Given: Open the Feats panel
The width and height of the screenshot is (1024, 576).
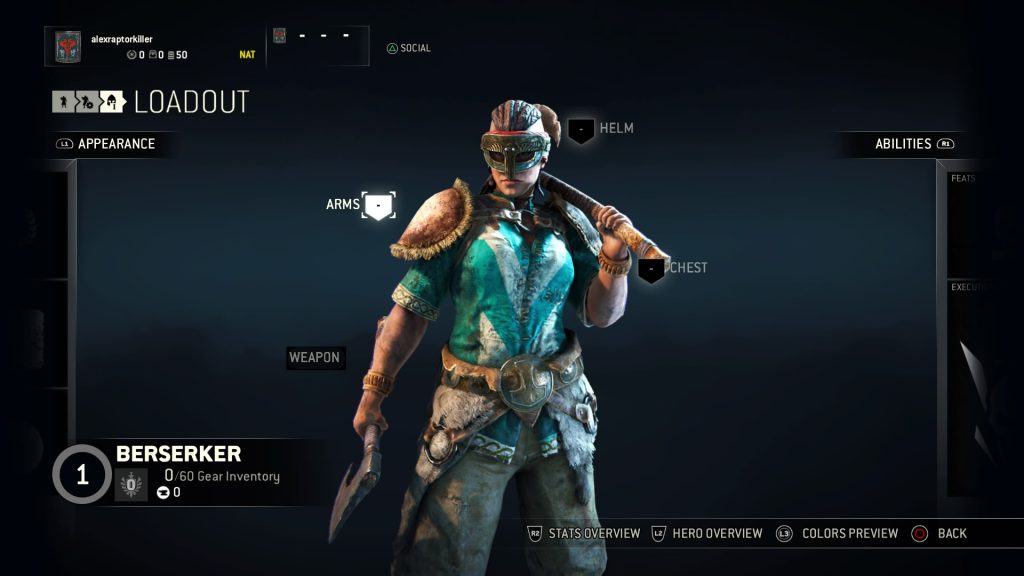Looking at the screenshot, I should pyautogui.click(x=974, y=220).
